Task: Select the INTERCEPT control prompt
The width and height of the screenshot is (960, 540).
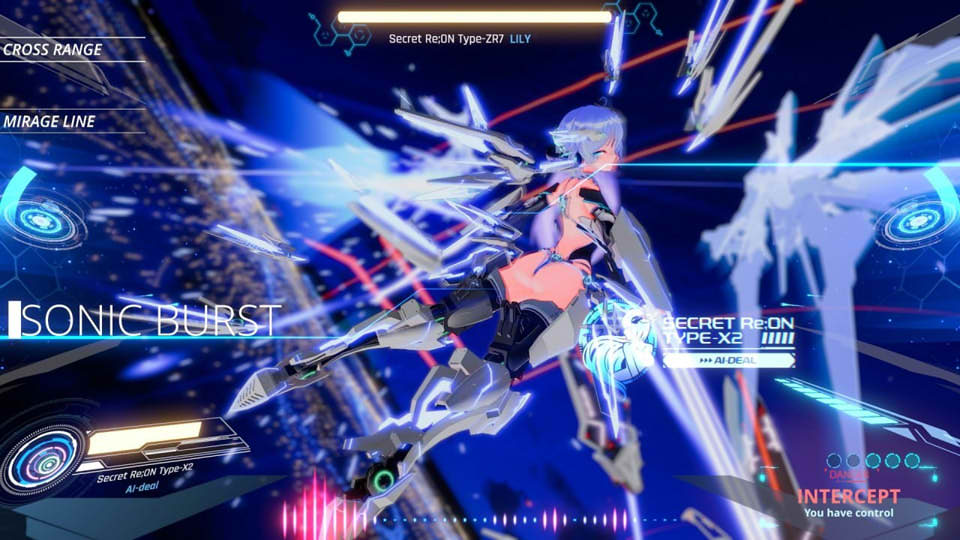Action: (849, 496)
